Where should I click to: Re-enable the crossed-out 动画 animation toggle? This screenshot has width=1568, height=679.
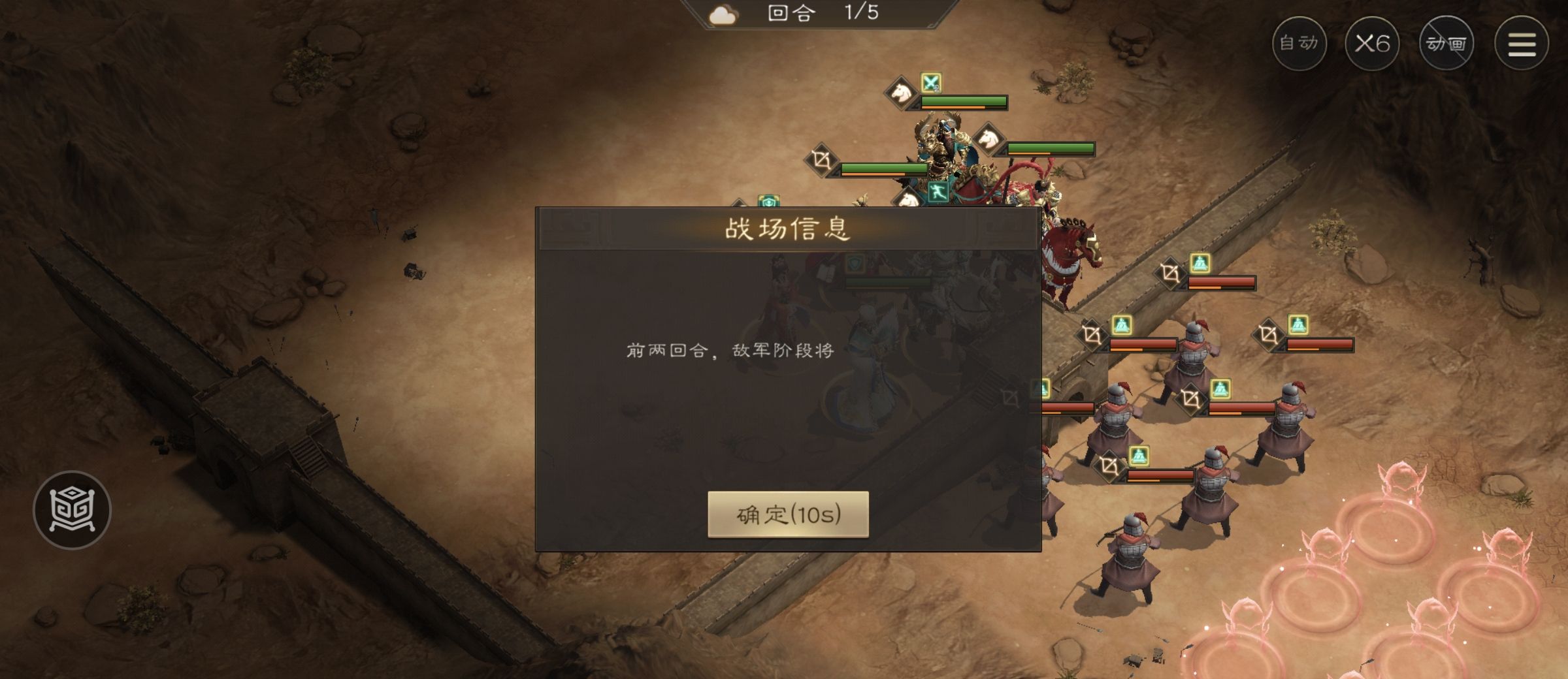click(x=1447, y=44)
